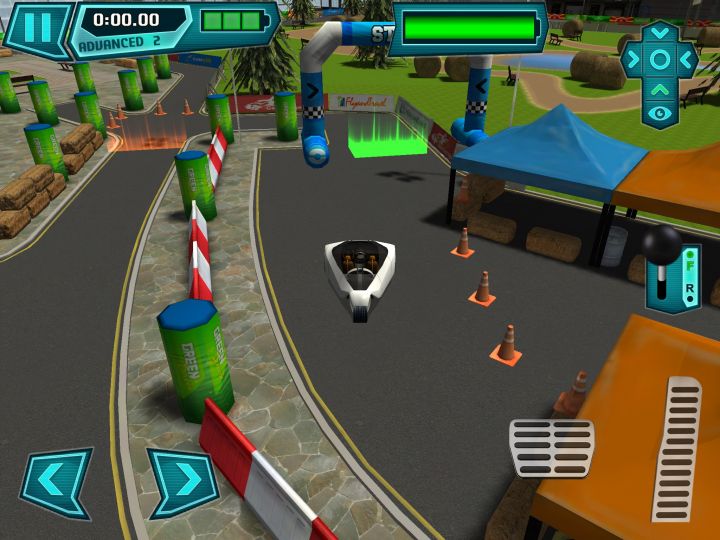Image resolution: width=720 pixels, height=540 pixels.
Task: Reset camera with the center circle button
Action: click(659, 59)
